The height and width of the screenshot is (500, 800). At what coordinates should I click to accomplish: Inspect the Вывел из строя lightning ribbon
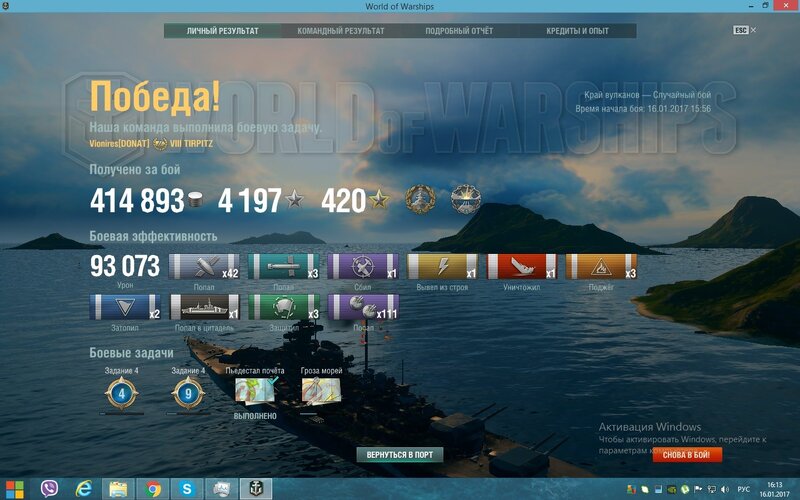click(442, 267)
